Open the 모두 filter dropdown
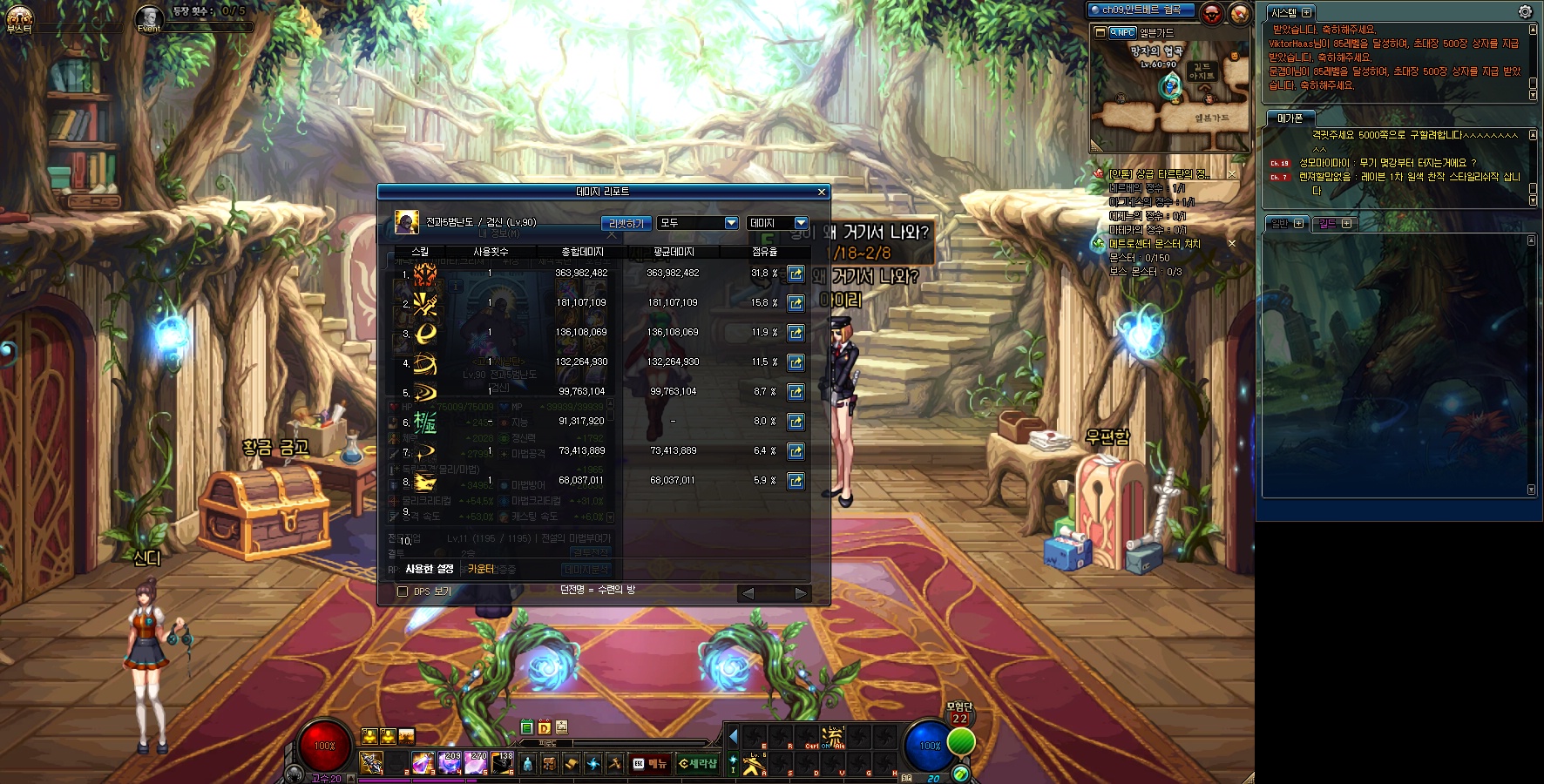The width and height of the screenshot is (1544, 784). (x=698, y=223)
